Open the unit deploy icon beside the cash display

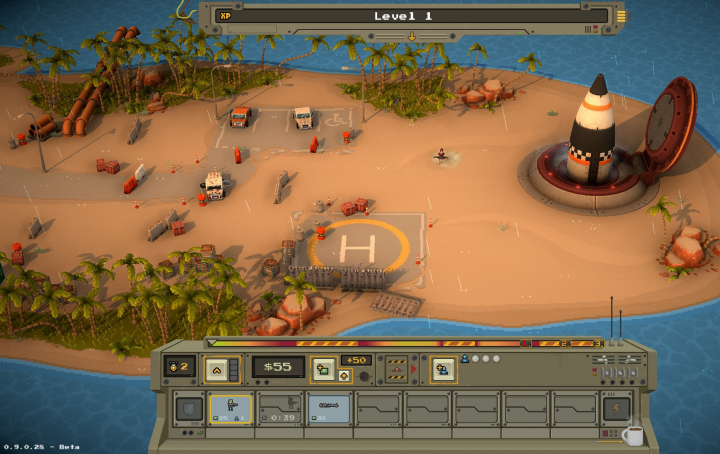(323, 368)
